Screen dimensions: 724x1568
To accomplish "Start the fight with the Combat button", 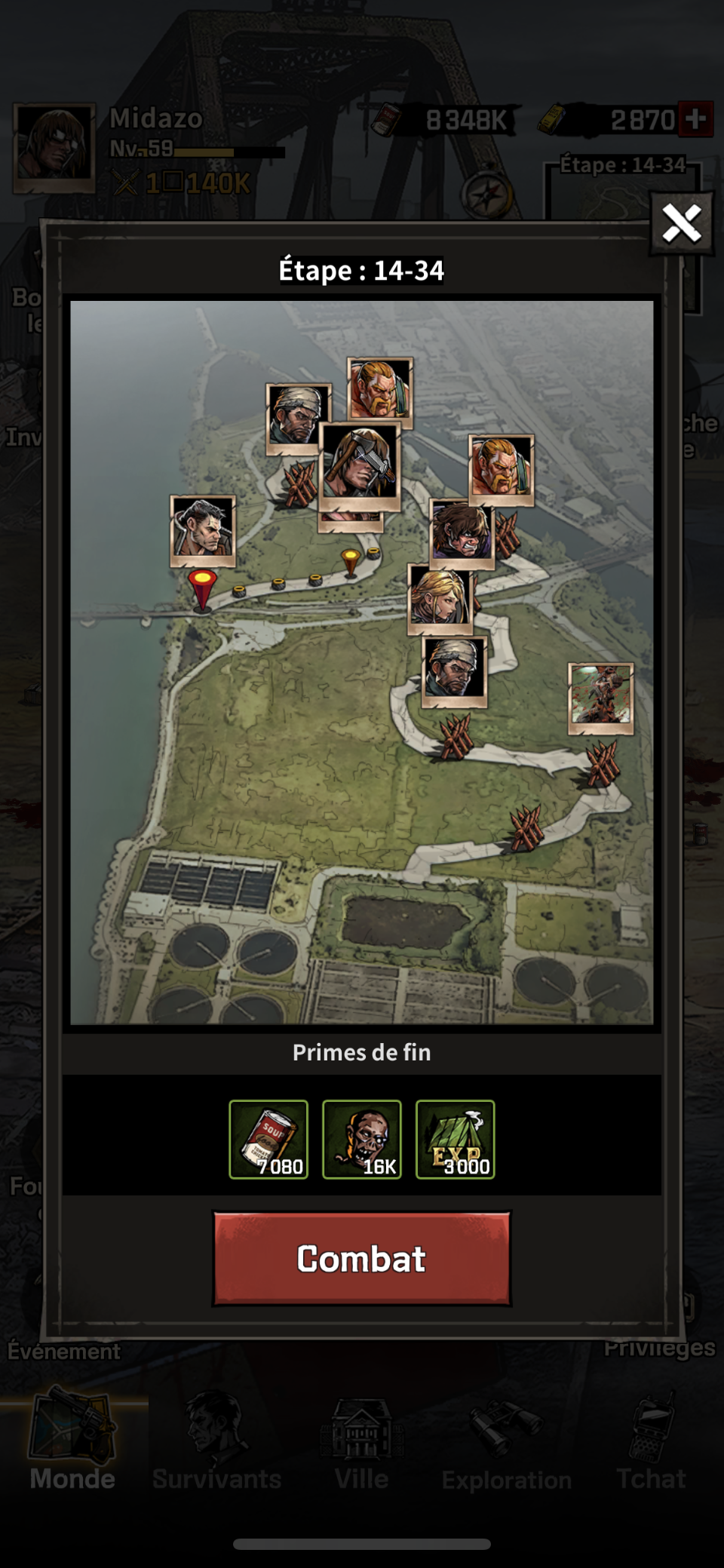I will (x=362, y=1259).
